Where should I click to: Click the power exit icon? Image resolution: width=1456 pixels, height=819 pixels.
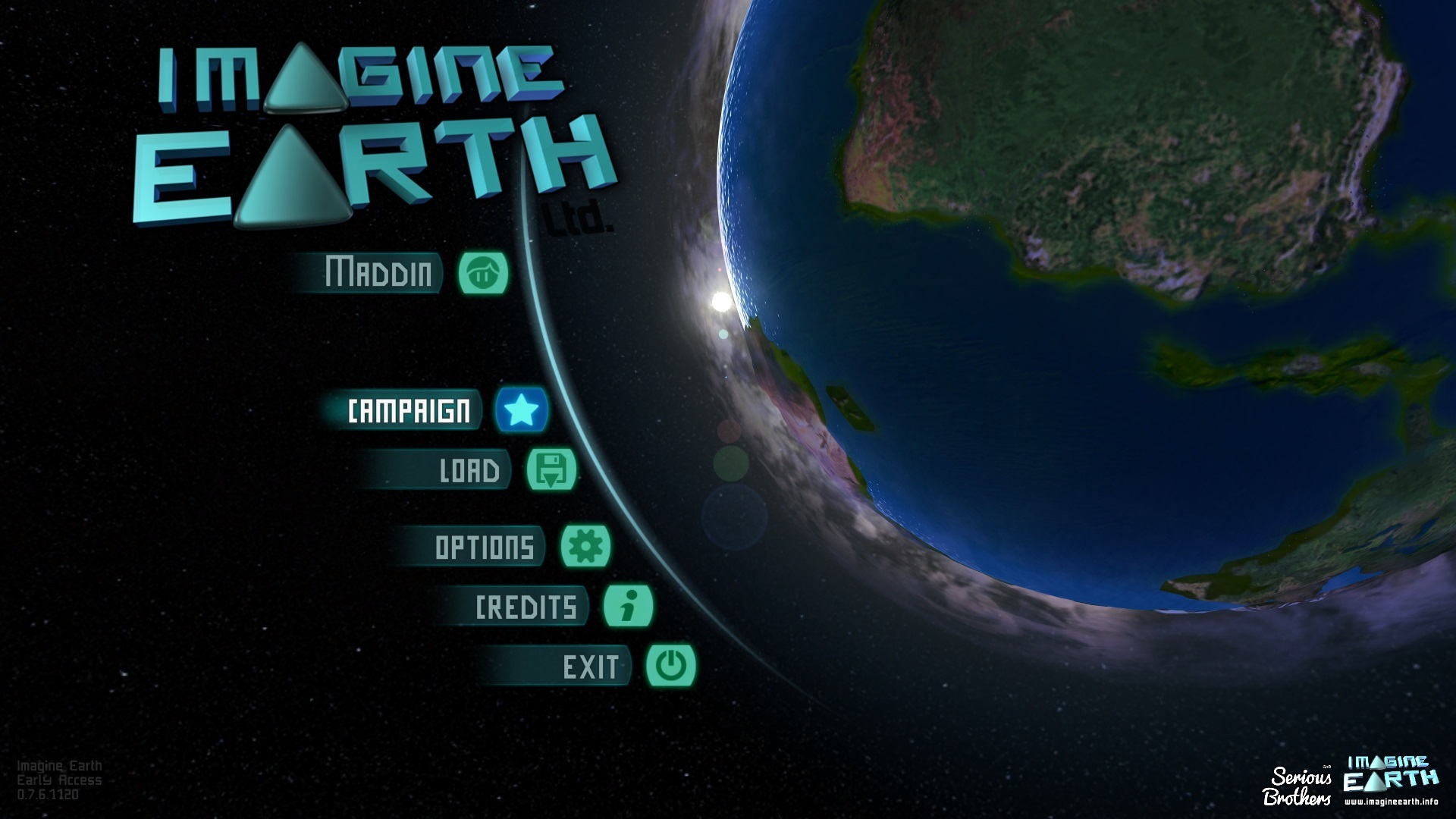671,666
